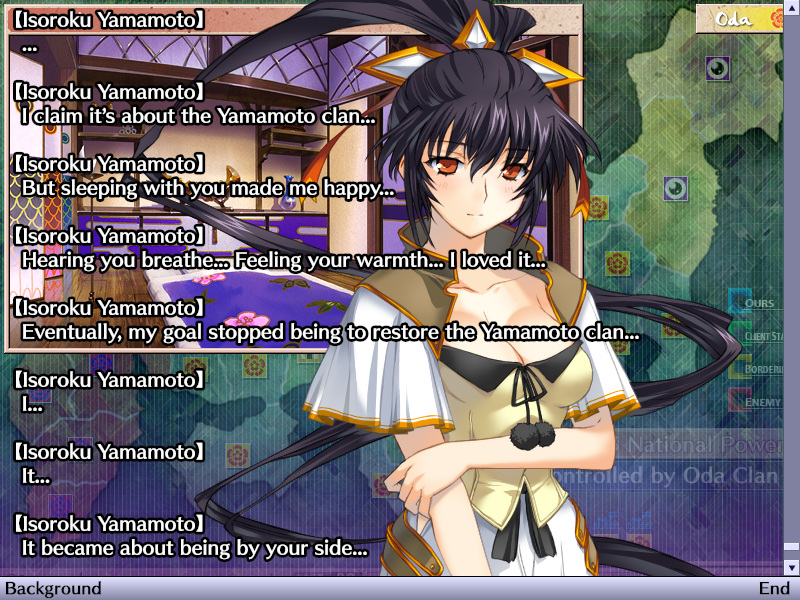Close the message log with End
The width and height of the screenshot is (800, 600).
[773, 589]
